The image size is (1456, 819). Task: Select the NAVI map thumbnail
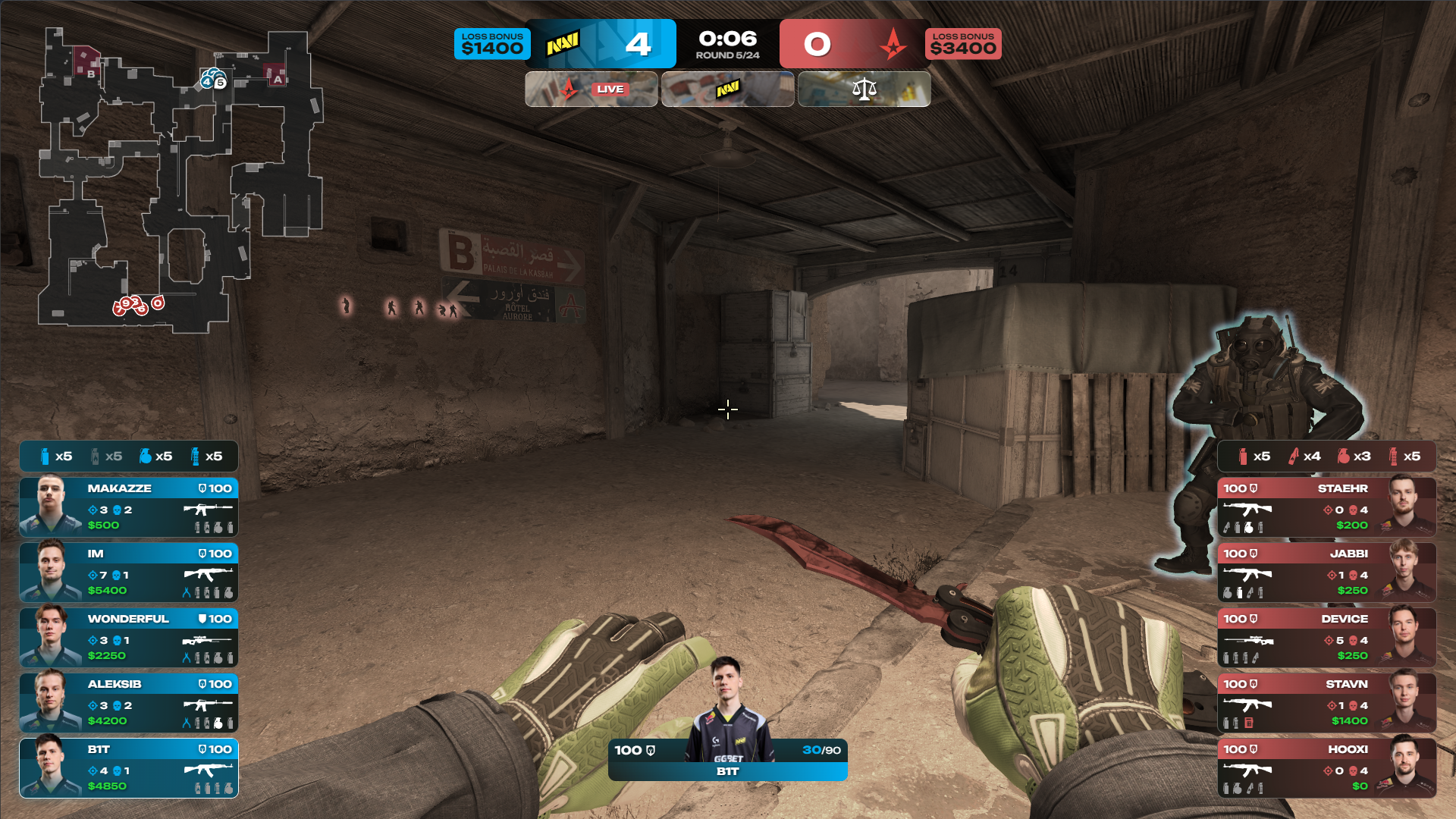[728, 89]
